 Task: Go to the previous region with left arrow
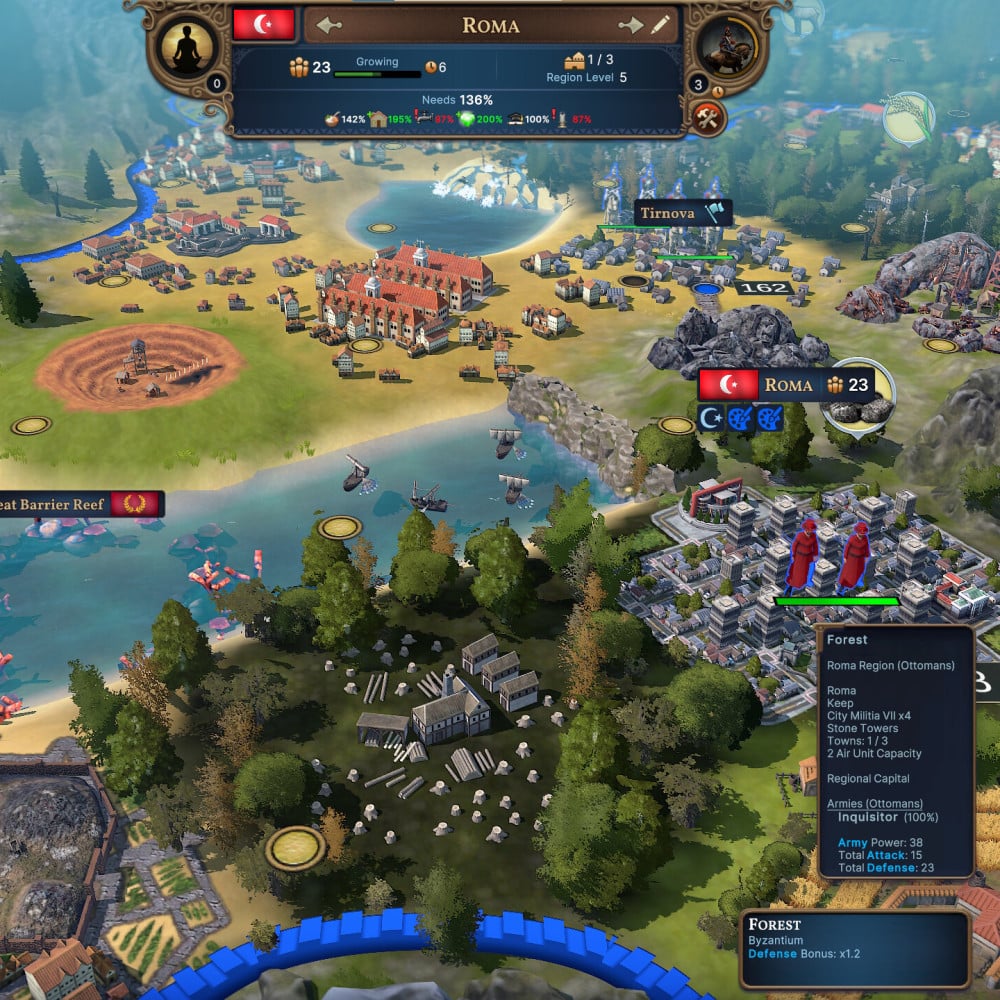click(x=329, y=25)
